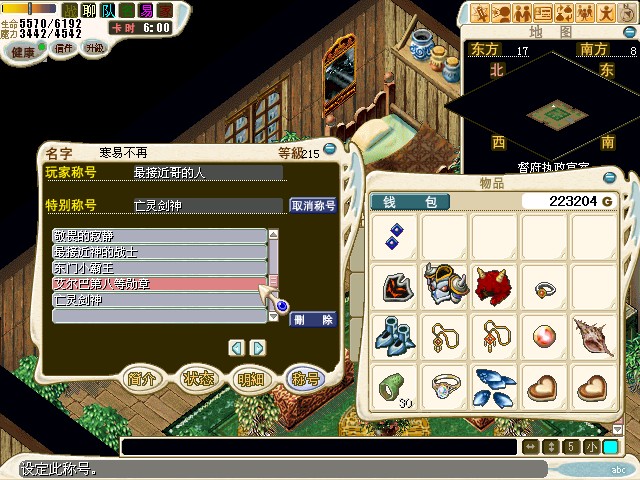Click the 取消称号 cancel title button
This screenshot has height=480, width=640.
coord(313,205)
